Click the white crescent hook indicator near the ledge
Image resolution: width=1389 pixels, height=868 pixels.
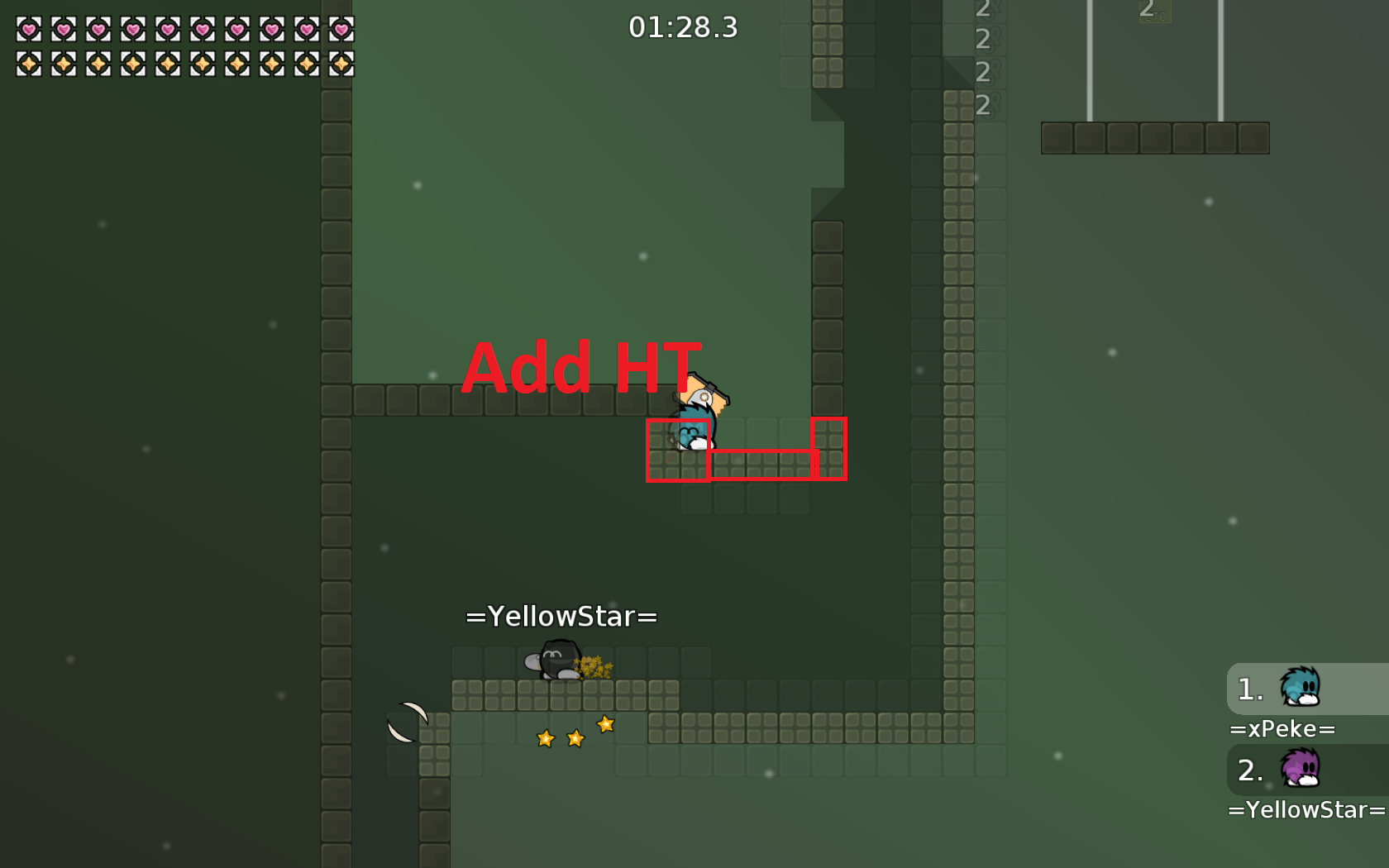coord(408,721)
